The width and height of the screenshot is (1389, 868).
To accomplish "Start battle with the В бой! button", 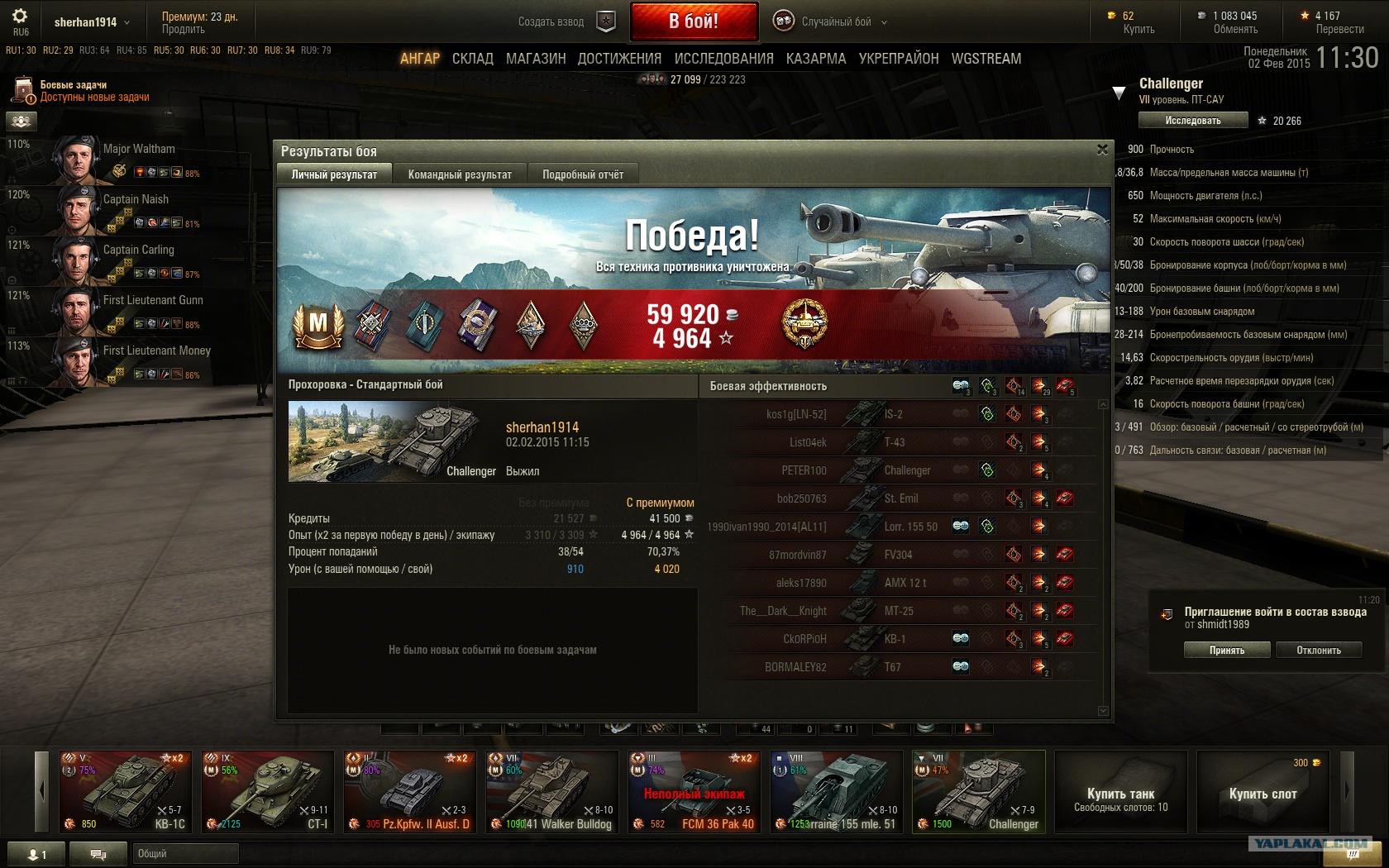I will 694,21.
